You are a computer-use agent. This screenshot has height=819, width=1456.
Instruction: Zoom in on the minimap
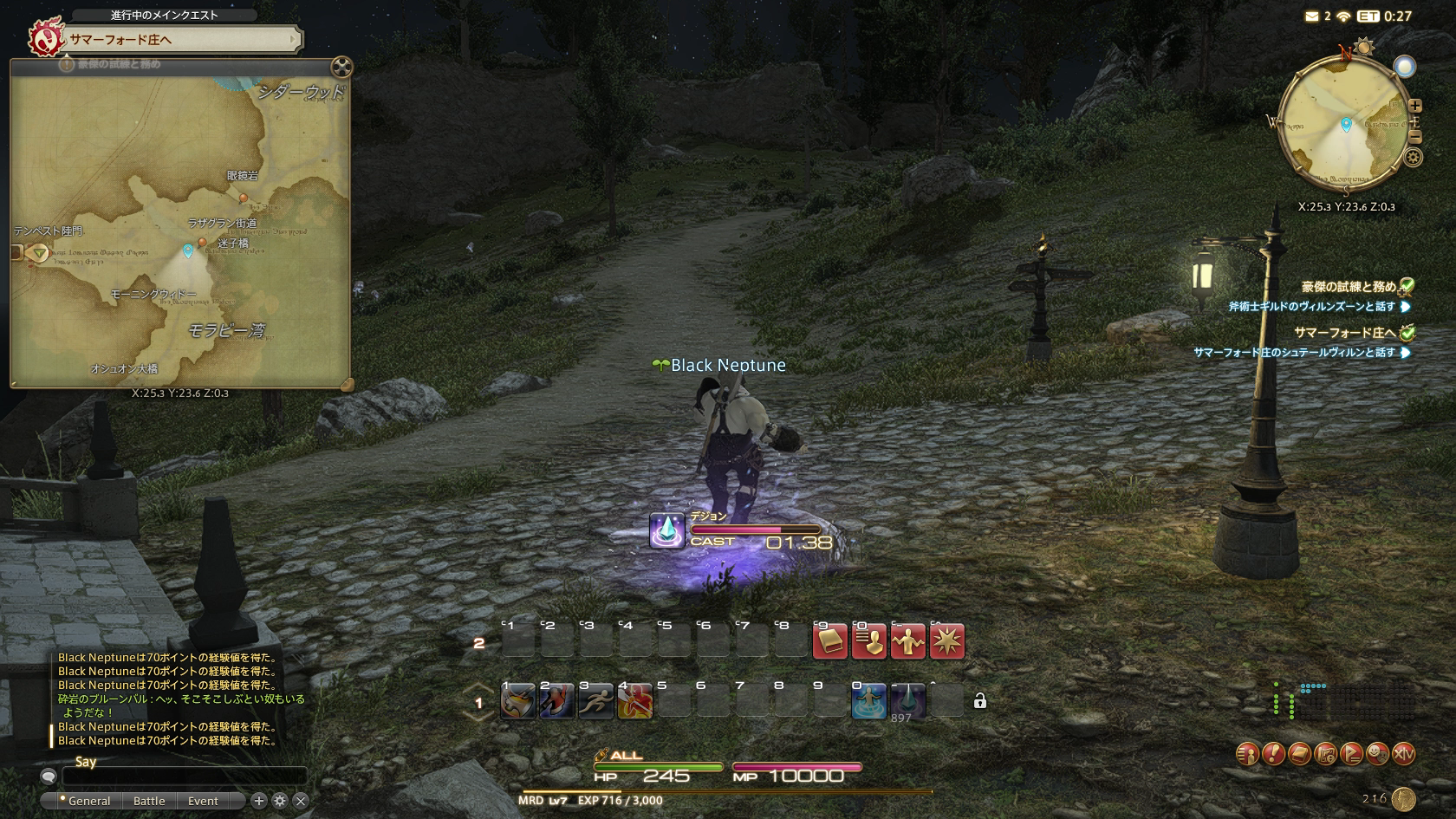(1414, 106)
